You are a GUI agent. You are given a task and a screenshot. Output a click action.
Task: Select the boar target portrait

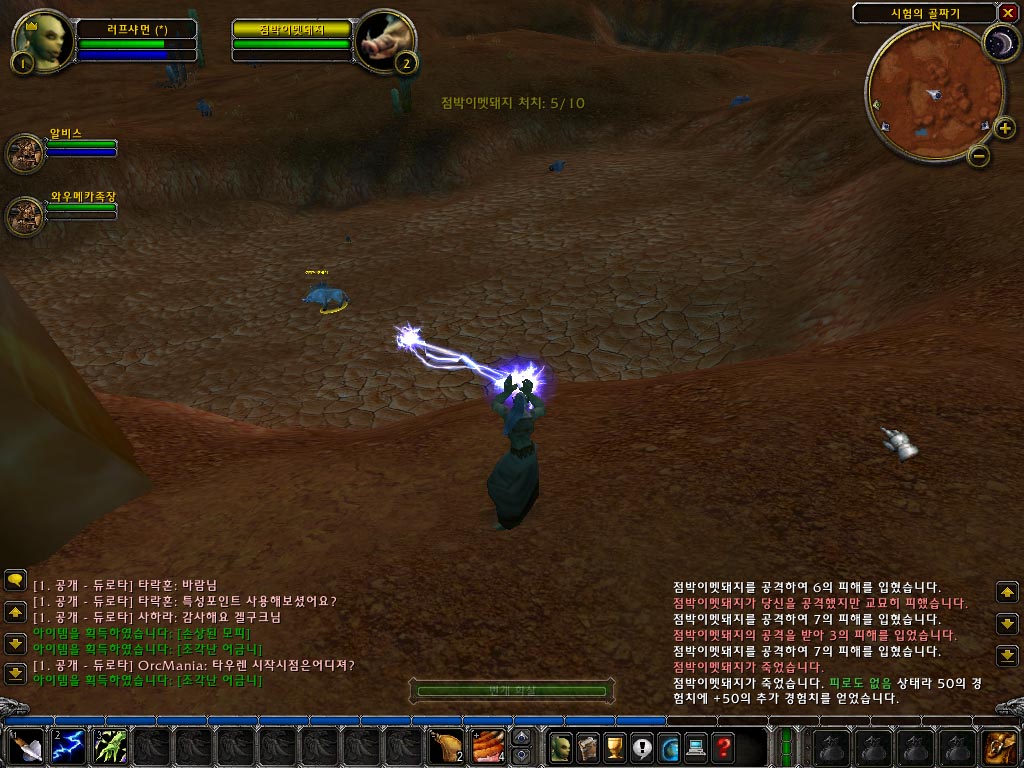385,40
